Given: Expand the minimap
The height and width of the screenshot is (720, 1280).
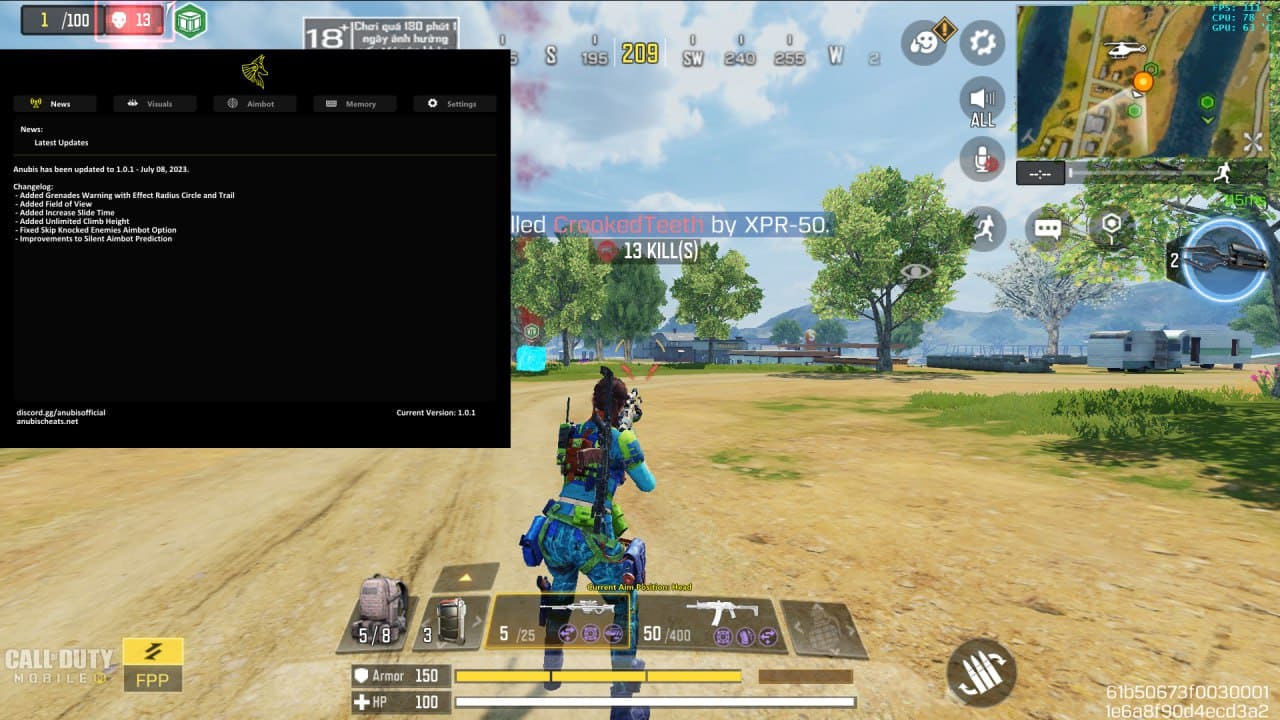Looking at the screenshot, I should coord(1252,142).
